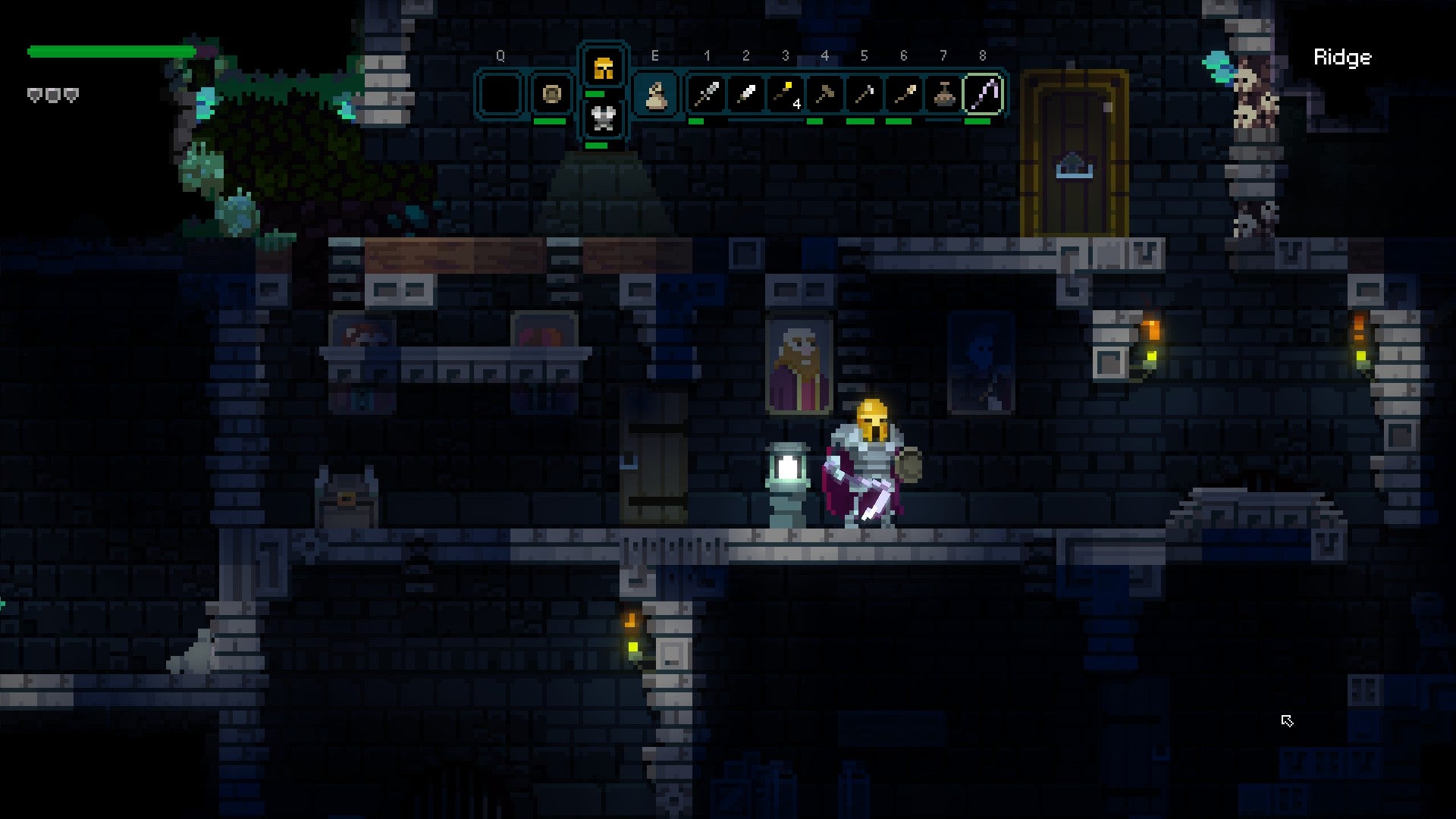Image resolution: width=1456 pixels, height=819 pixels.
Task: Select the hammer in slot 4
Action: pyautogui.click(x=824, y=93)
